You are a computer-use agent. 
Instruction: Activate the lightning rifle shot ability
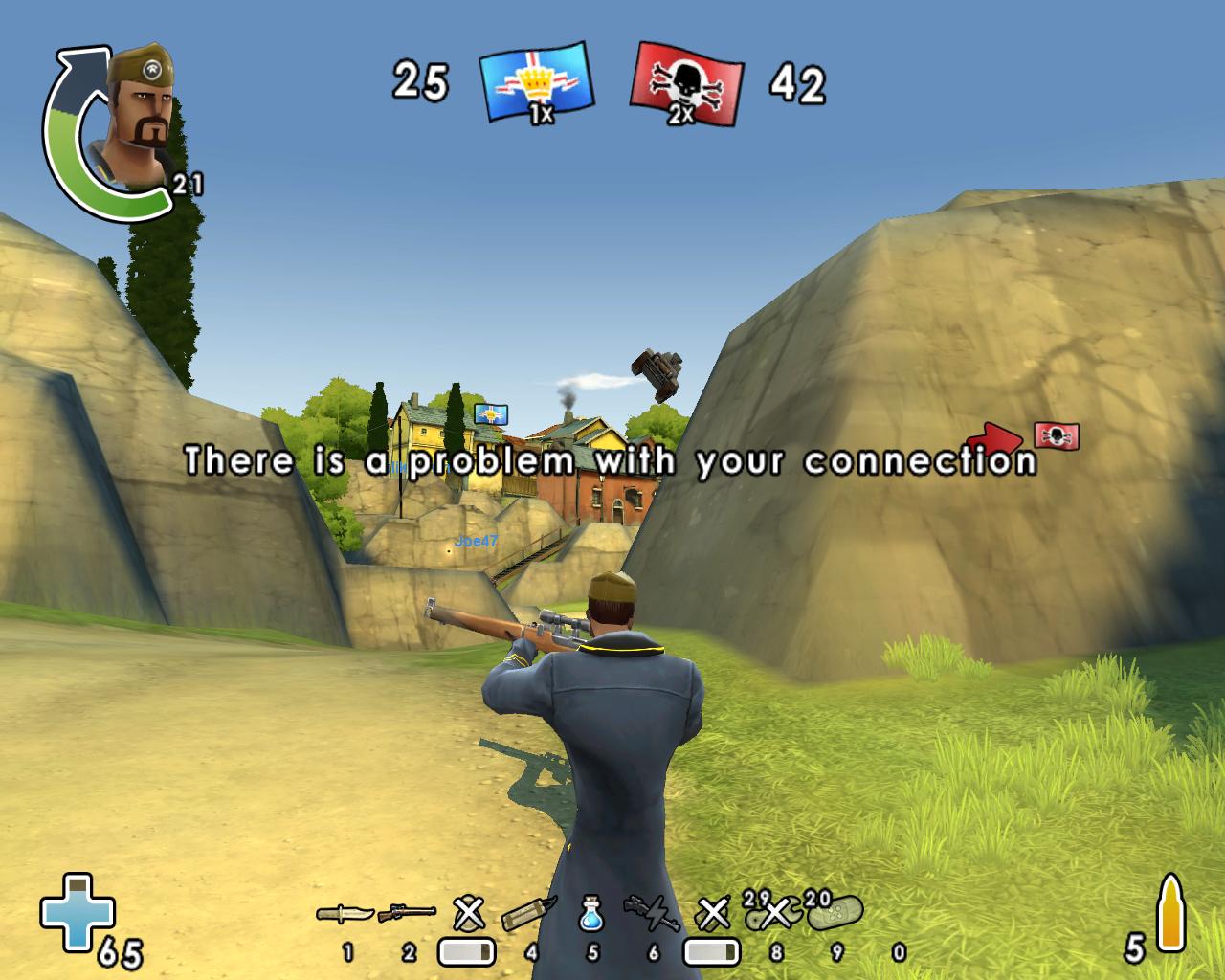coord(652,913)
